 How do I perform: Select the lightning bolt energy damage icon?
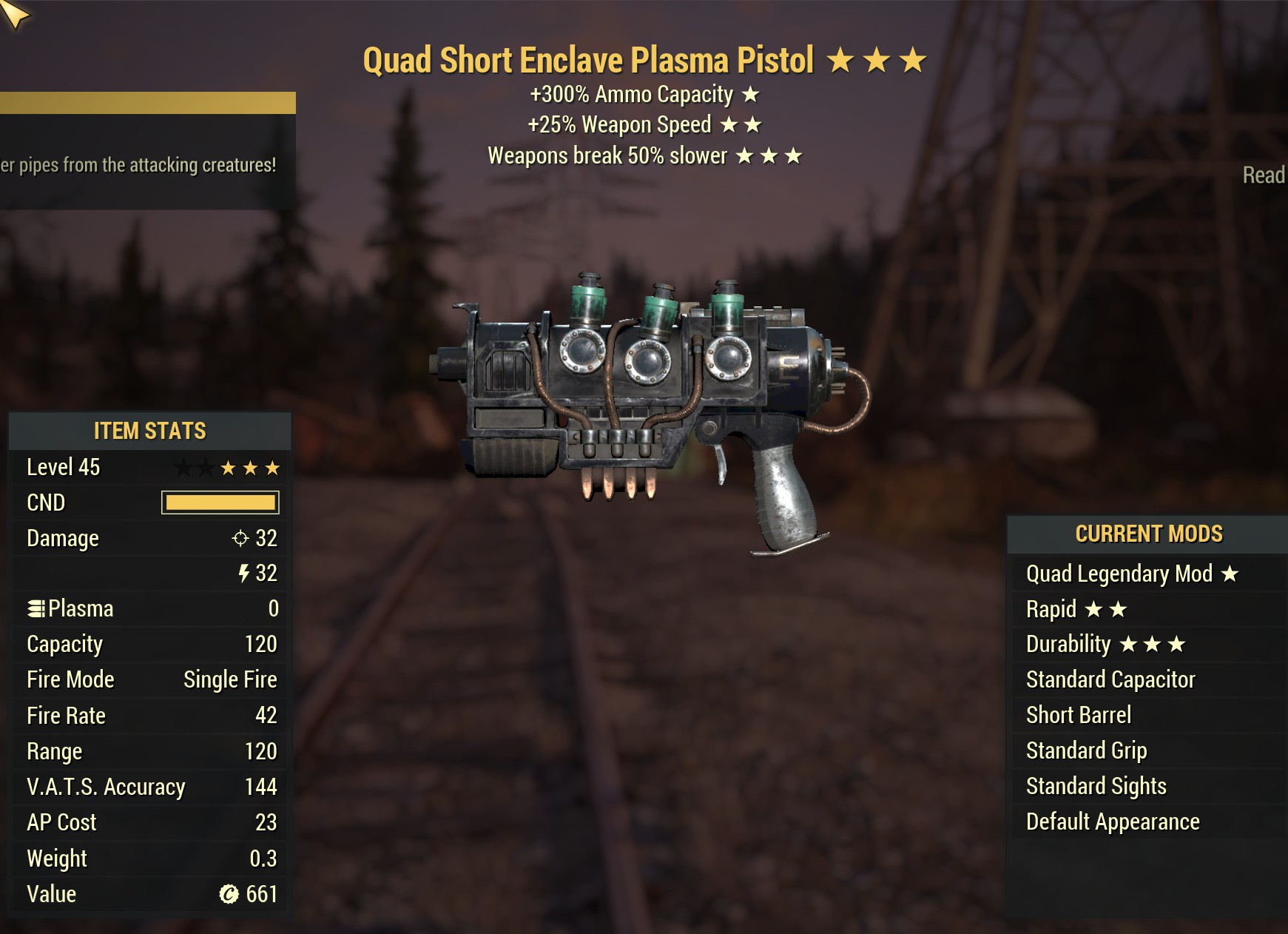click(x=244, y=574)
